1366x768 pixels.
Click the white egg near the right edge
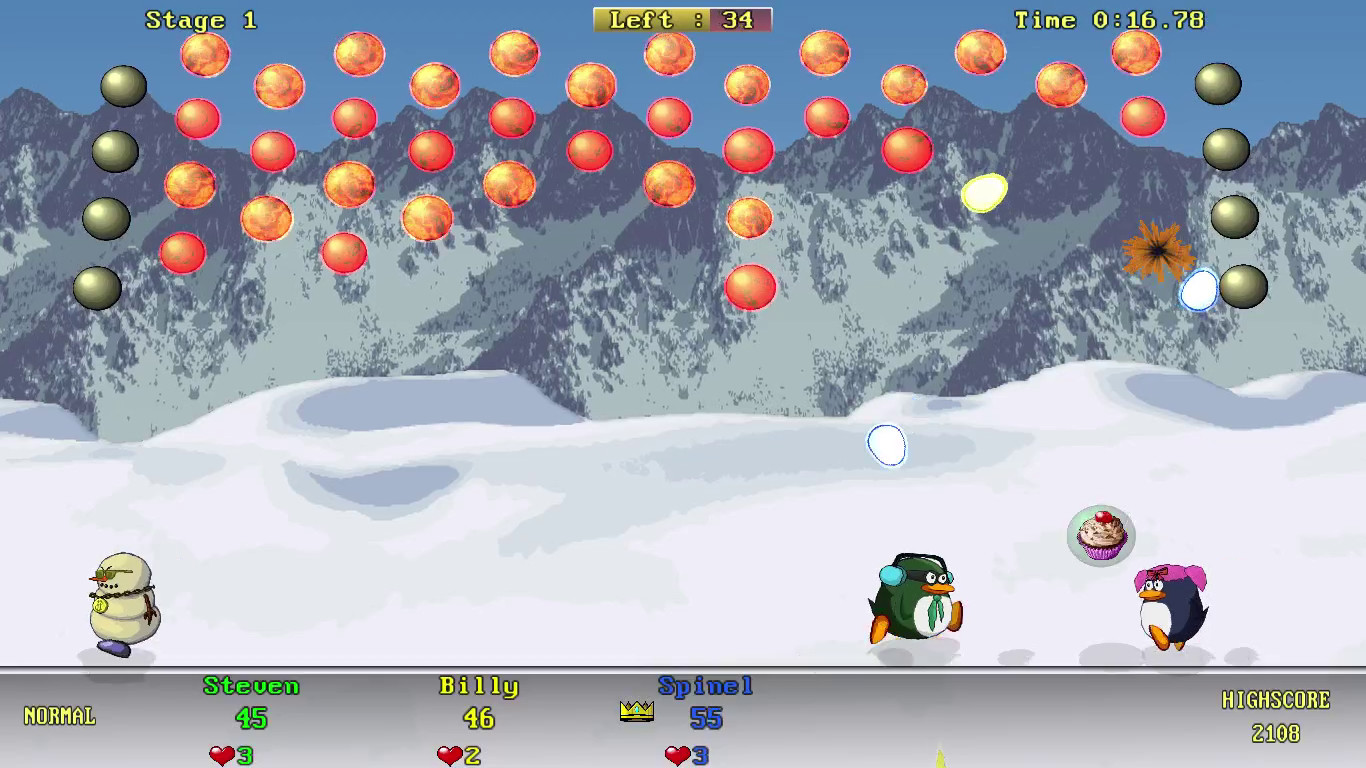pos(1198,289)
